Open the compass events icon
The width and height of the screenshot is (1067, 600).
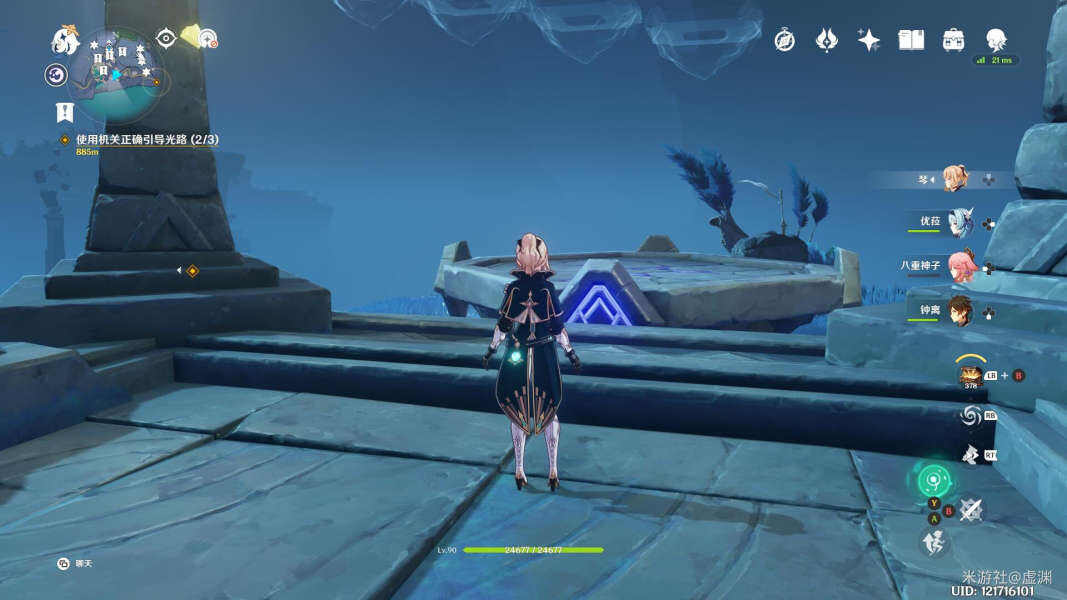784,40
